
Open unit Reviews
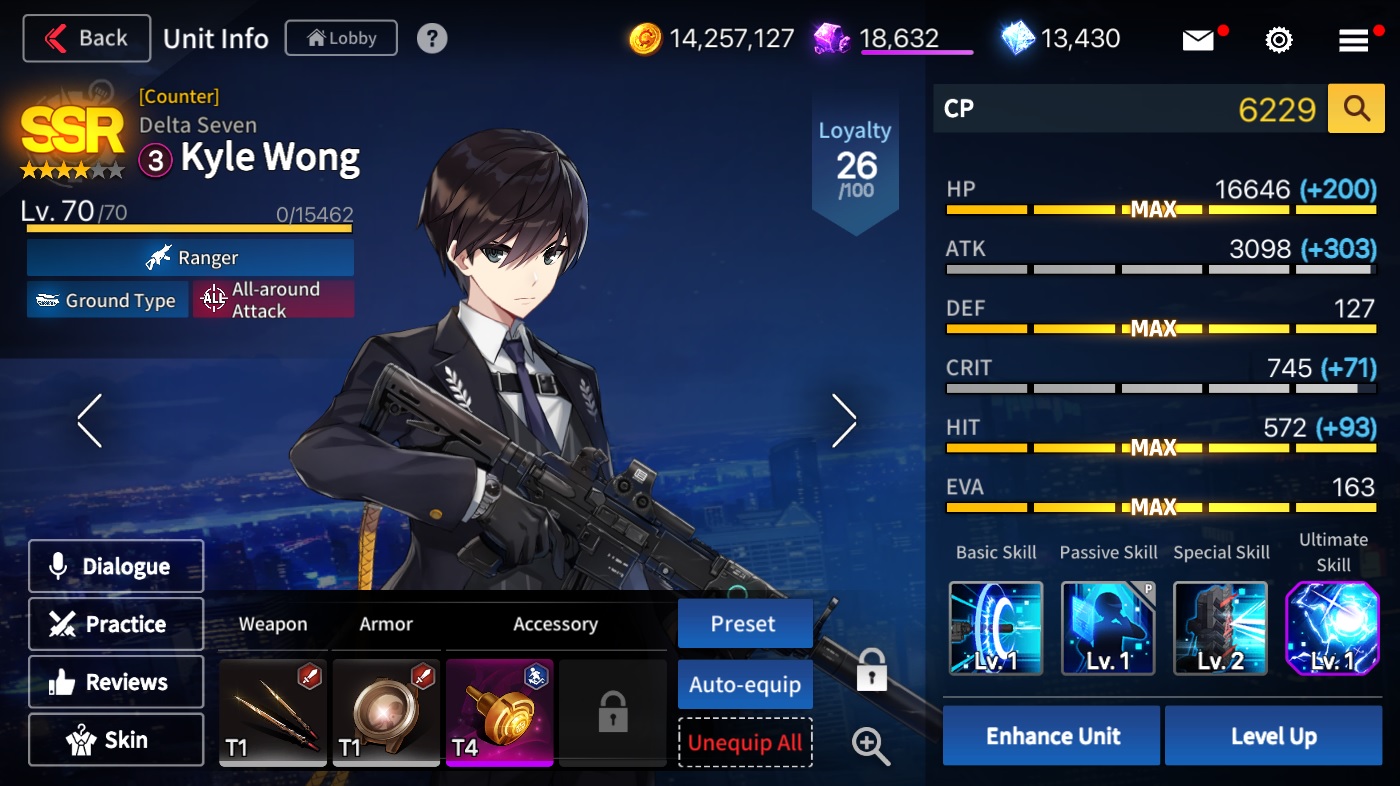point(116,682)
